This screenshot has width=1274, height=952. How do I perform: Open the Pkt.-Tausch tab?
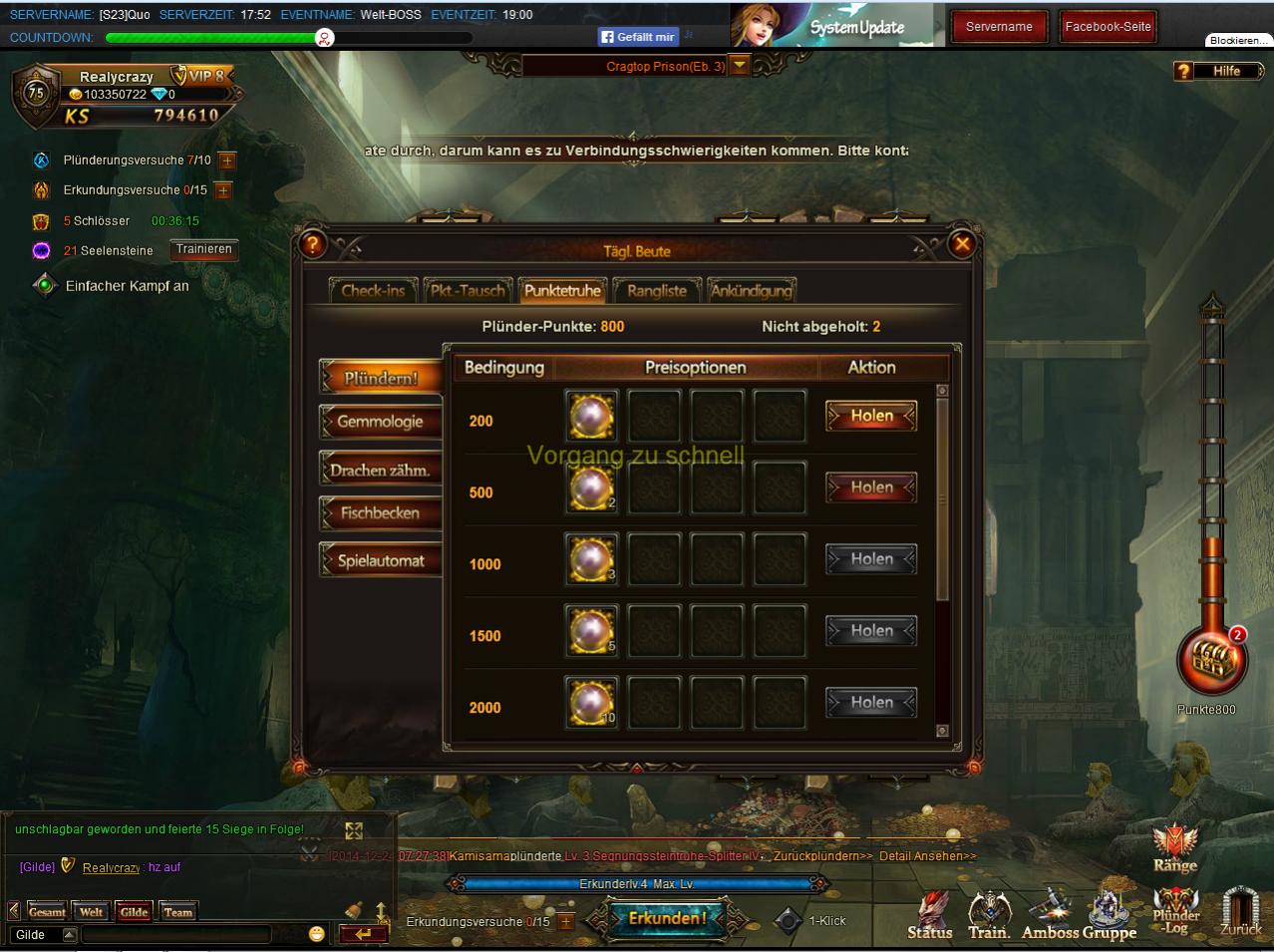pyautogui.click(x=468, y=290)
